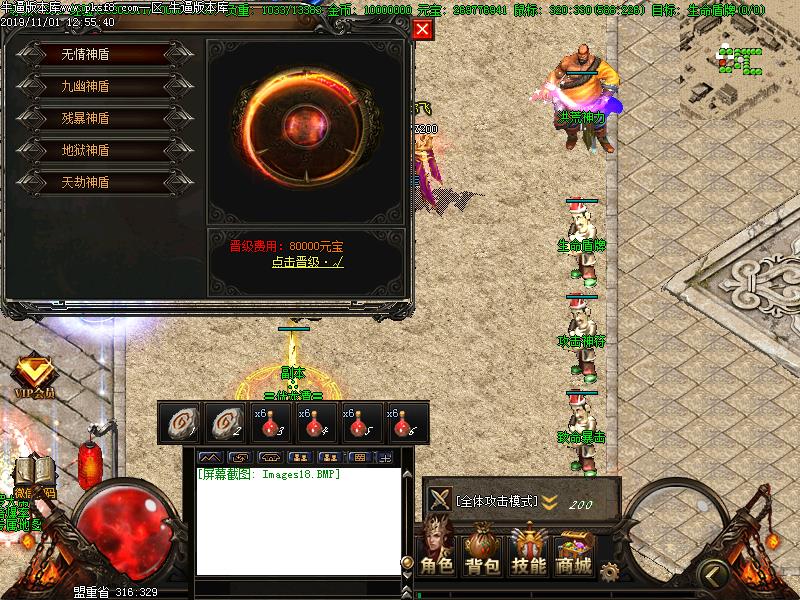This screenshot has height=600, width=800.
Task: Click the chat log box
Action: click(298, 520)
